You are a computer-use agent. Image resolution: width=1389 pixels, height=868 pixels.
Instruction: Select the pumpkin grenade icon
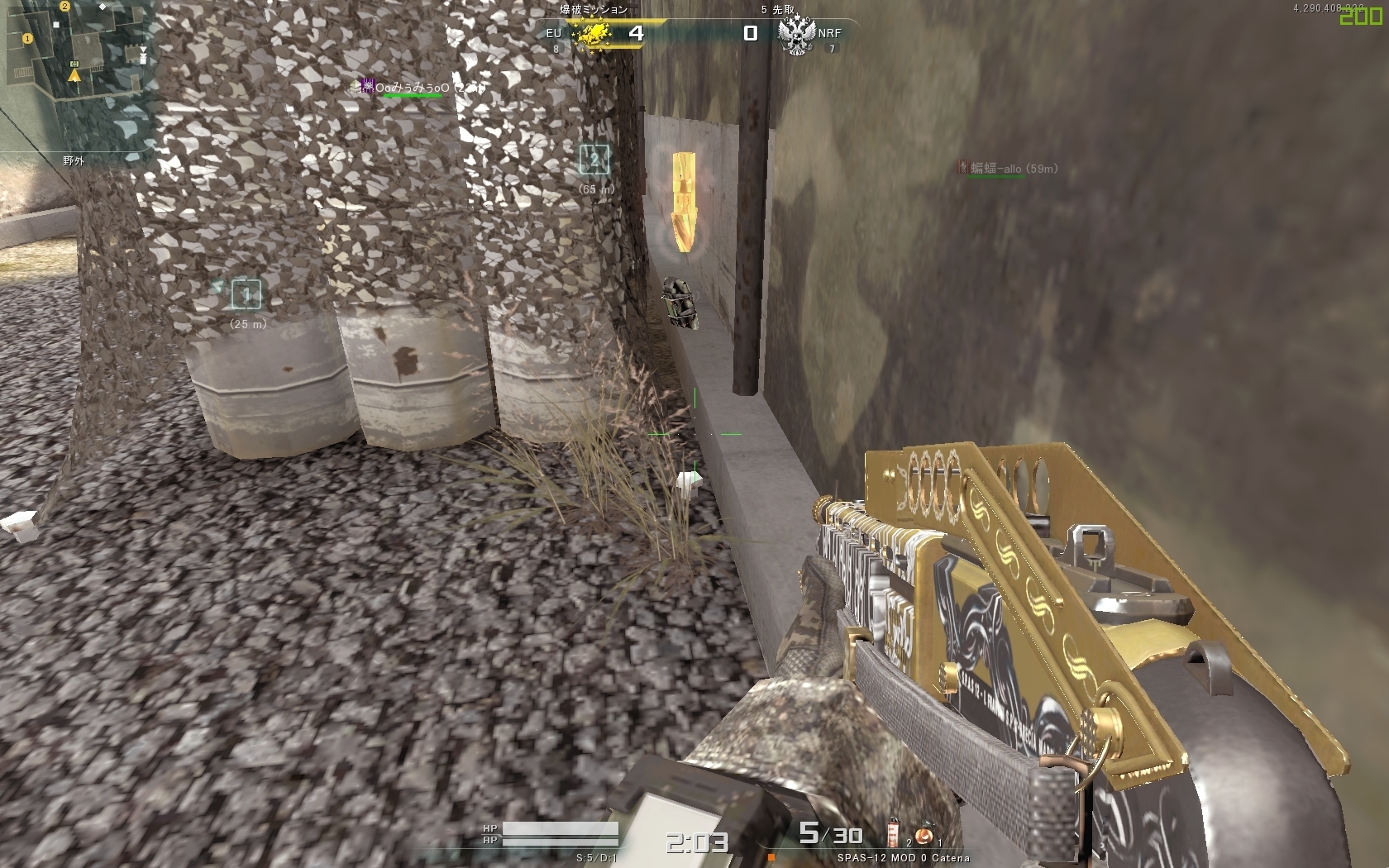[x=924, y=835]
